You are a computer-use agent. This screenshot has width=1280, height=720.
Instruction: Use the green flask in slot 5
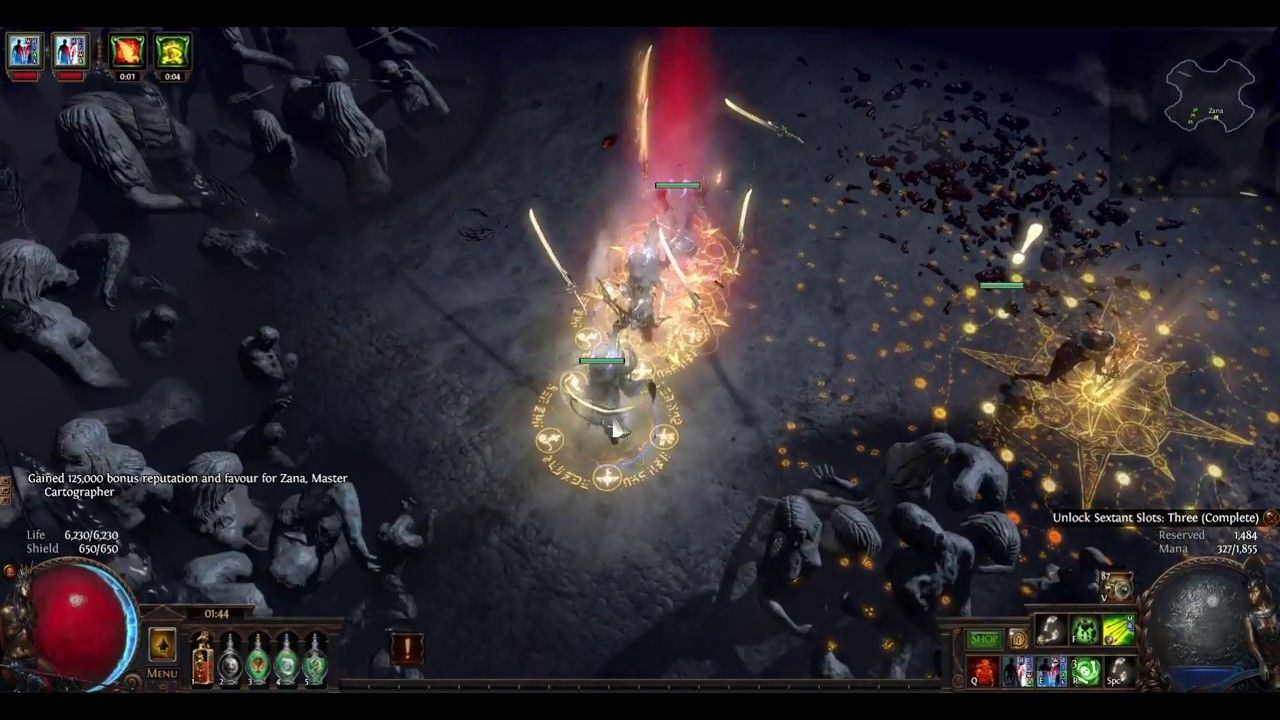point(315,658)
